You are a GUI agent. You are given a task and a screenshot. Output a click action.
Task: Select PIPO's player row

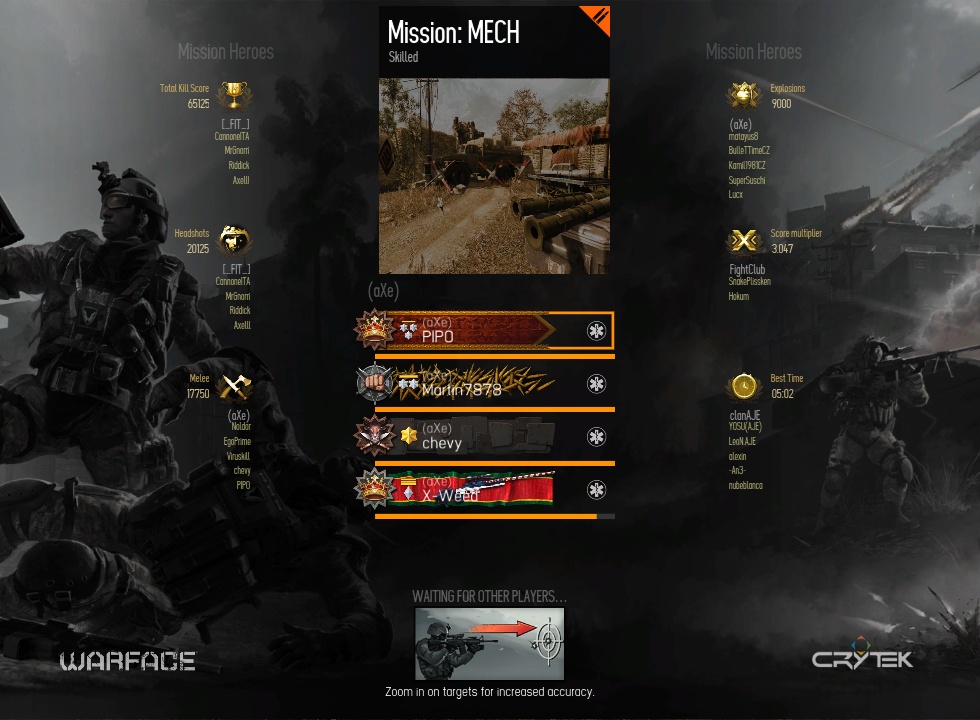point(485,331)
